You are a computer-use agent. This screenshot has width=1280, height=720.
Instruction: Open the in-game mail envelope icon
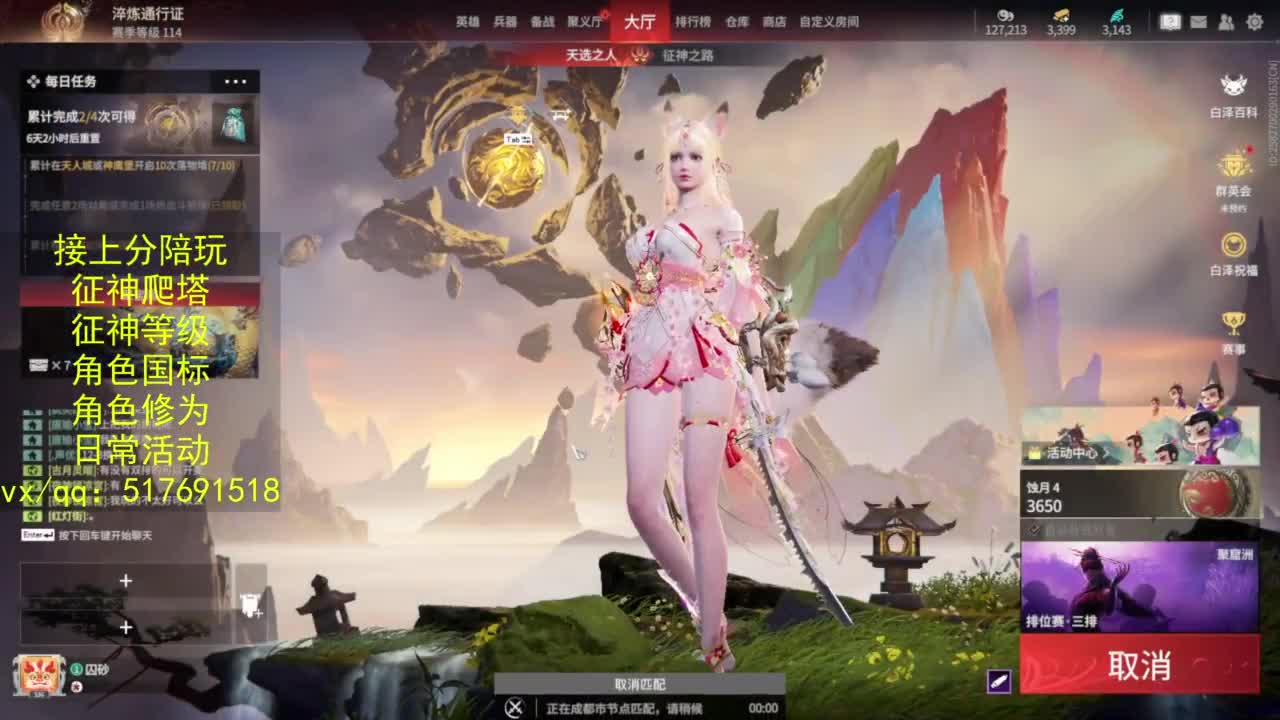coord(1197,21)
